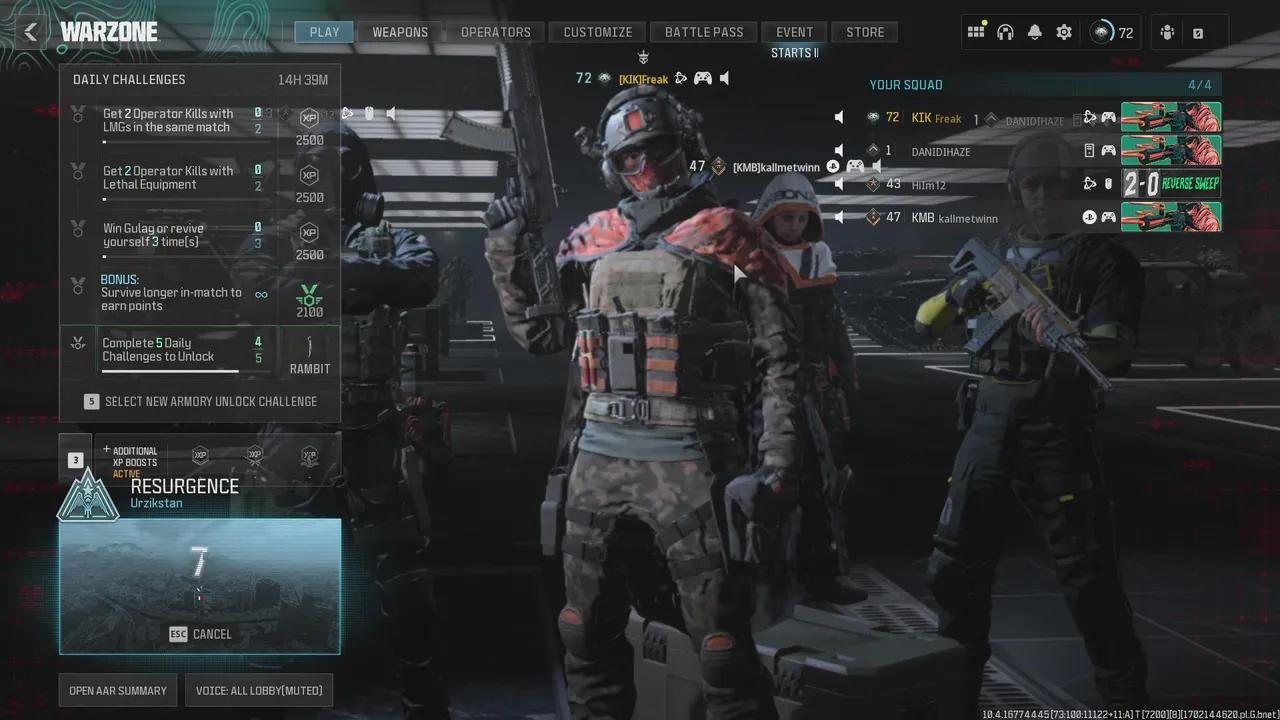Change the Voice: All Lobby setting
The image size is (1280, 720).
(258, 690)
